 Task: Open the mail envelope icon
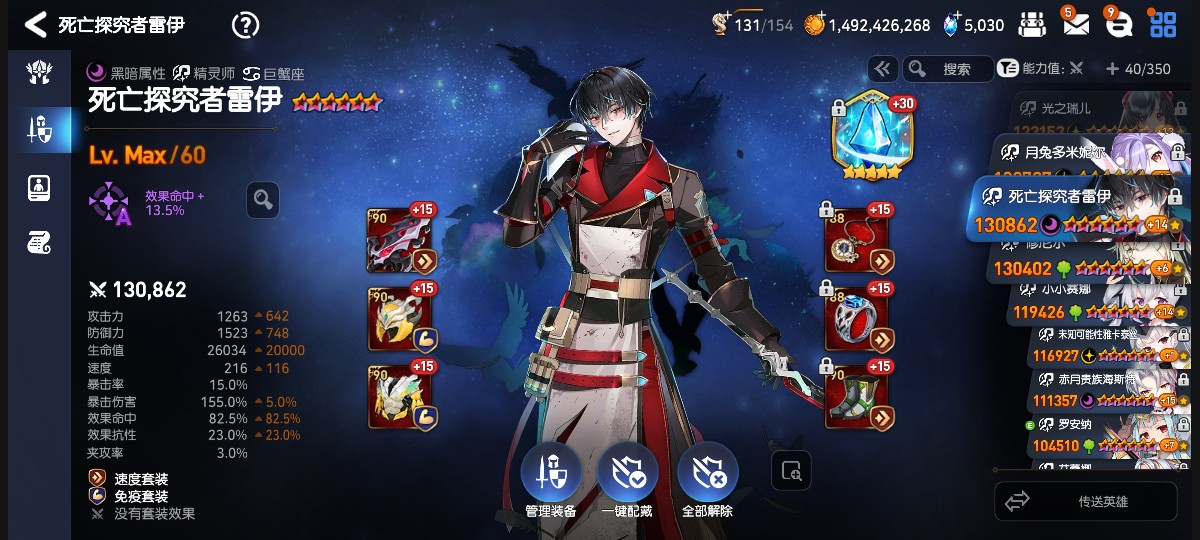1076,25
